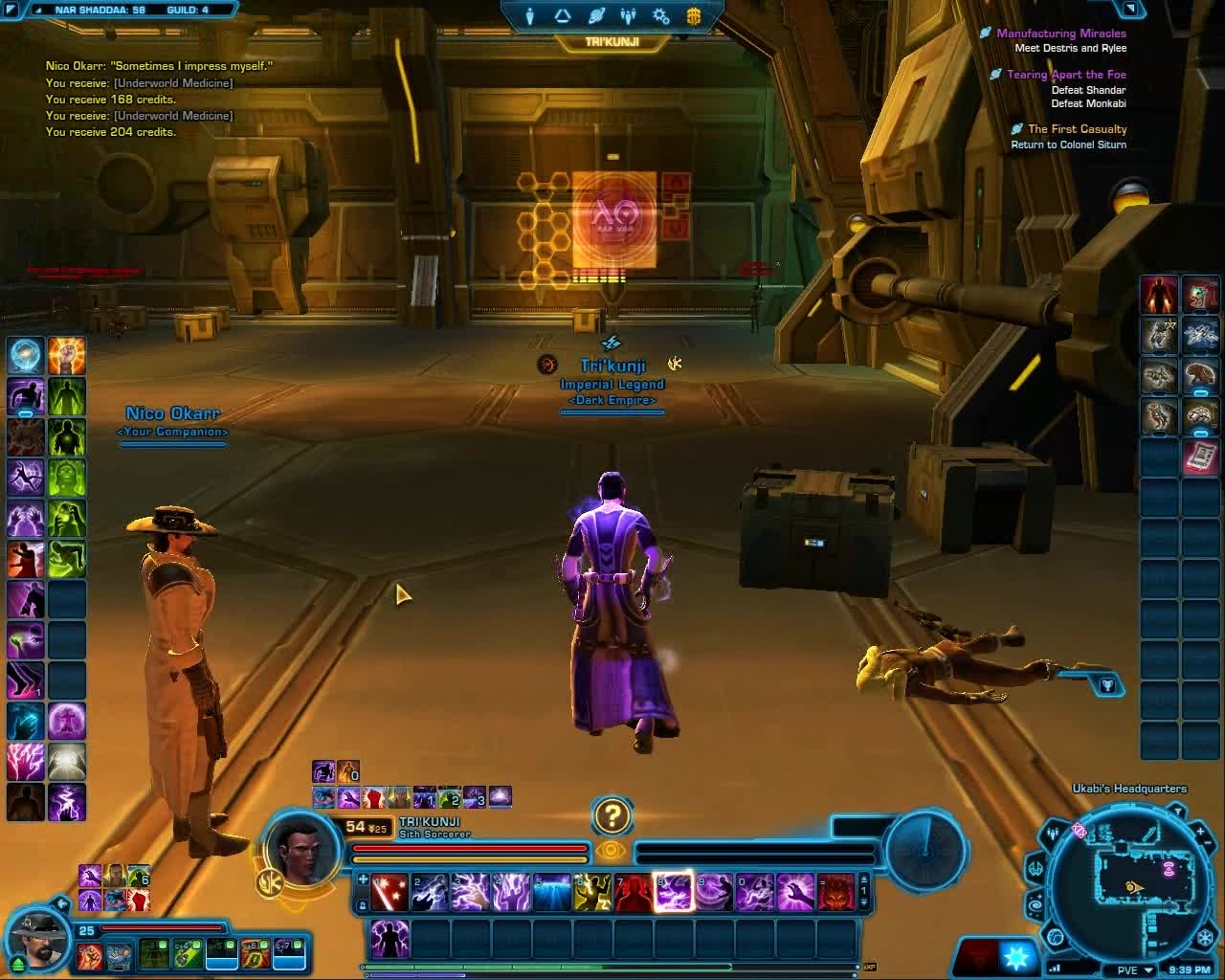1225x980 pixels.
Task: Open the preferences gear icon on top bar
Action: (x=659, y=16)
